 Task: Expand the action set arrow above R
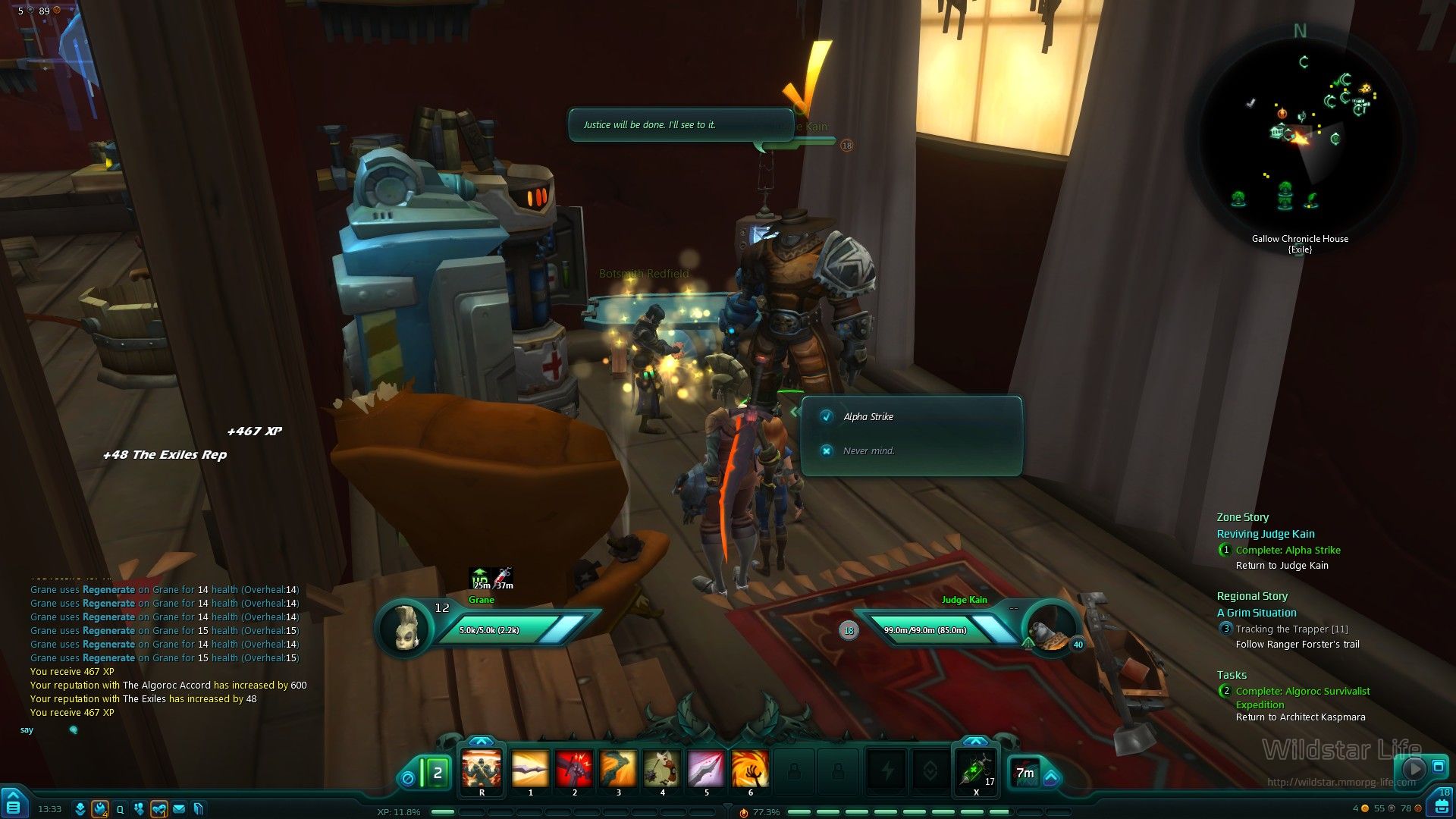tap(482, 741)
